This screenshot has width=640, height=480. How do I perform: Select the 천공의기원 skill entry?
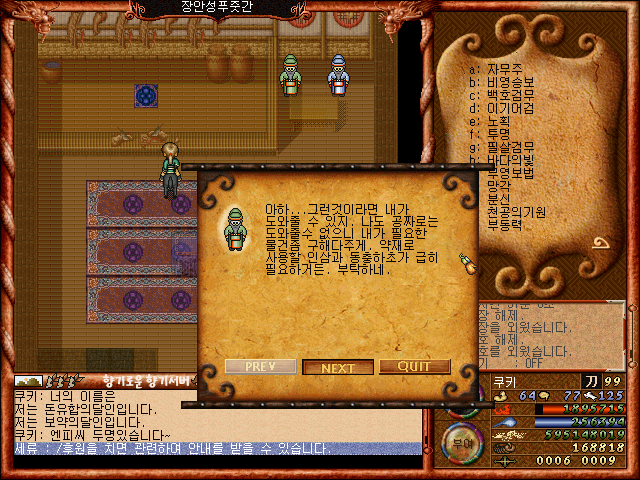[x=516, y=211]
